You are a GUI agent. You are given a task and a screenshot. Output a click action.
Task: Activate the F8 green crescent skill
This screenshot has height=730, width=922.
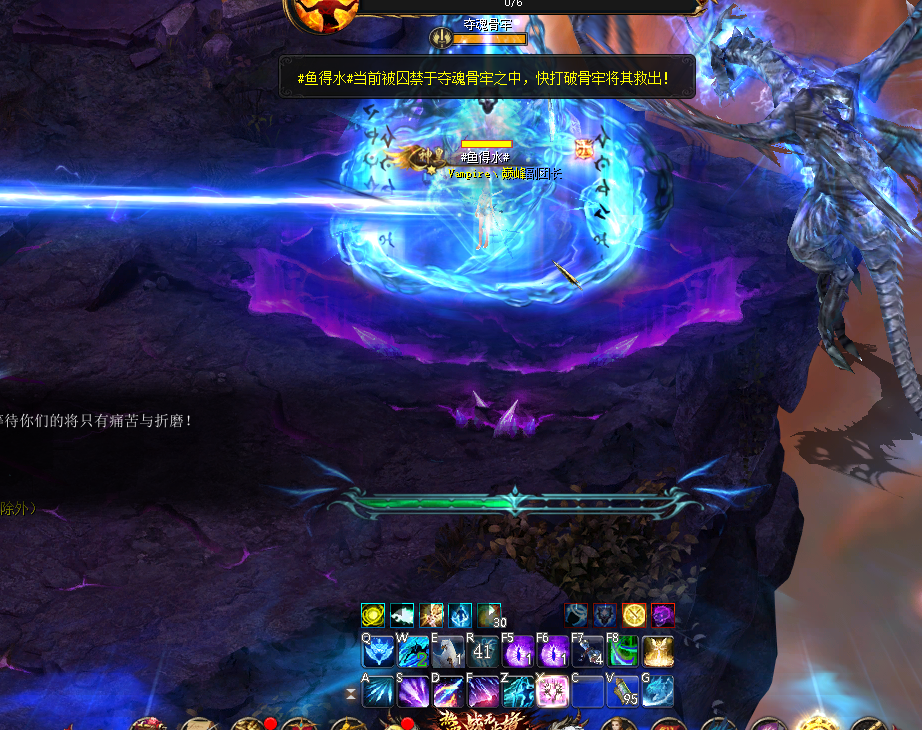tap(623, 653)
